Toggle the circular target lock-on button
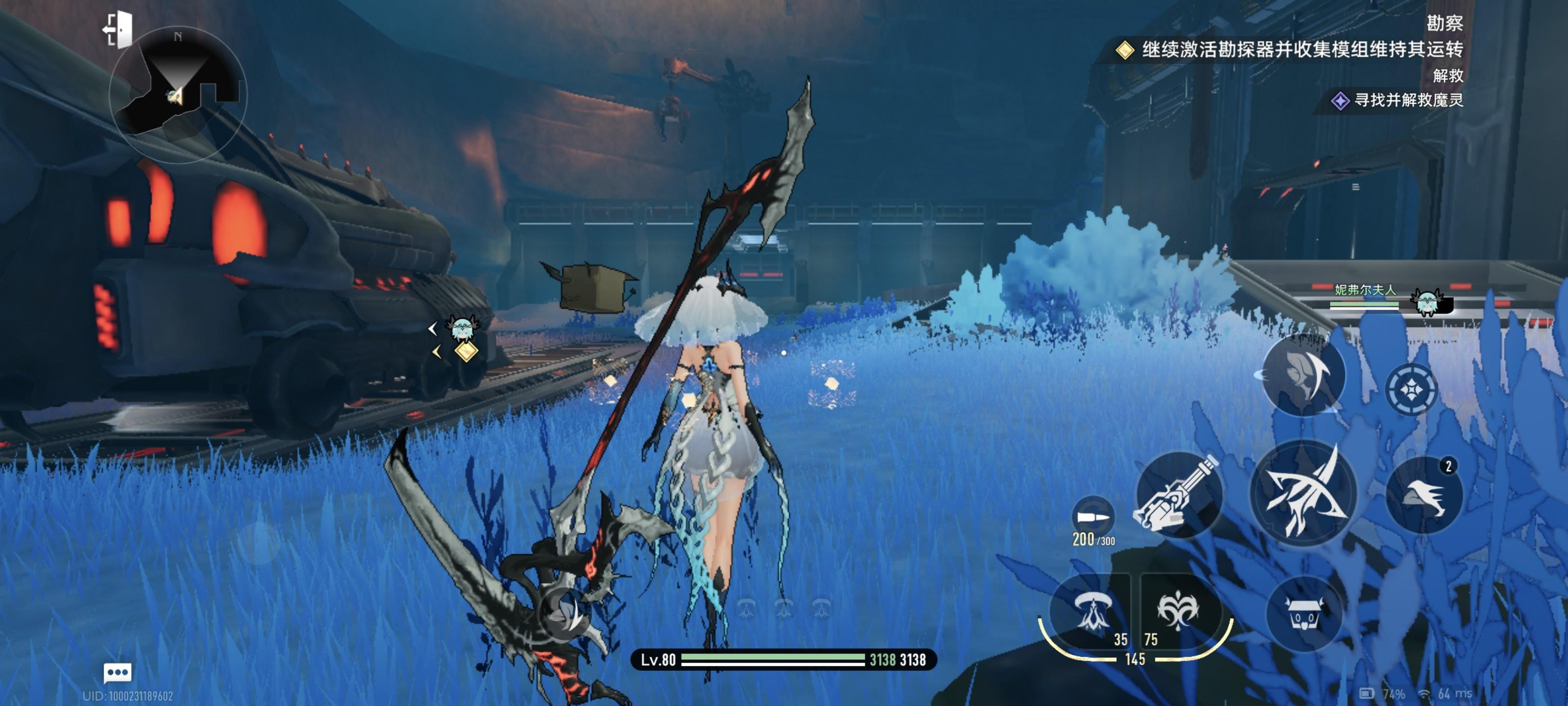Viewport: 1568px width, 706px height. point(1411,390)
